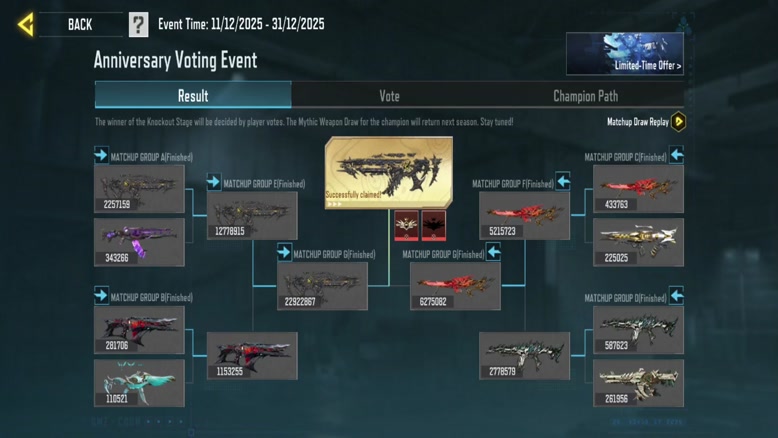Choose the weapon card with 587623 votes

point(638,330)
